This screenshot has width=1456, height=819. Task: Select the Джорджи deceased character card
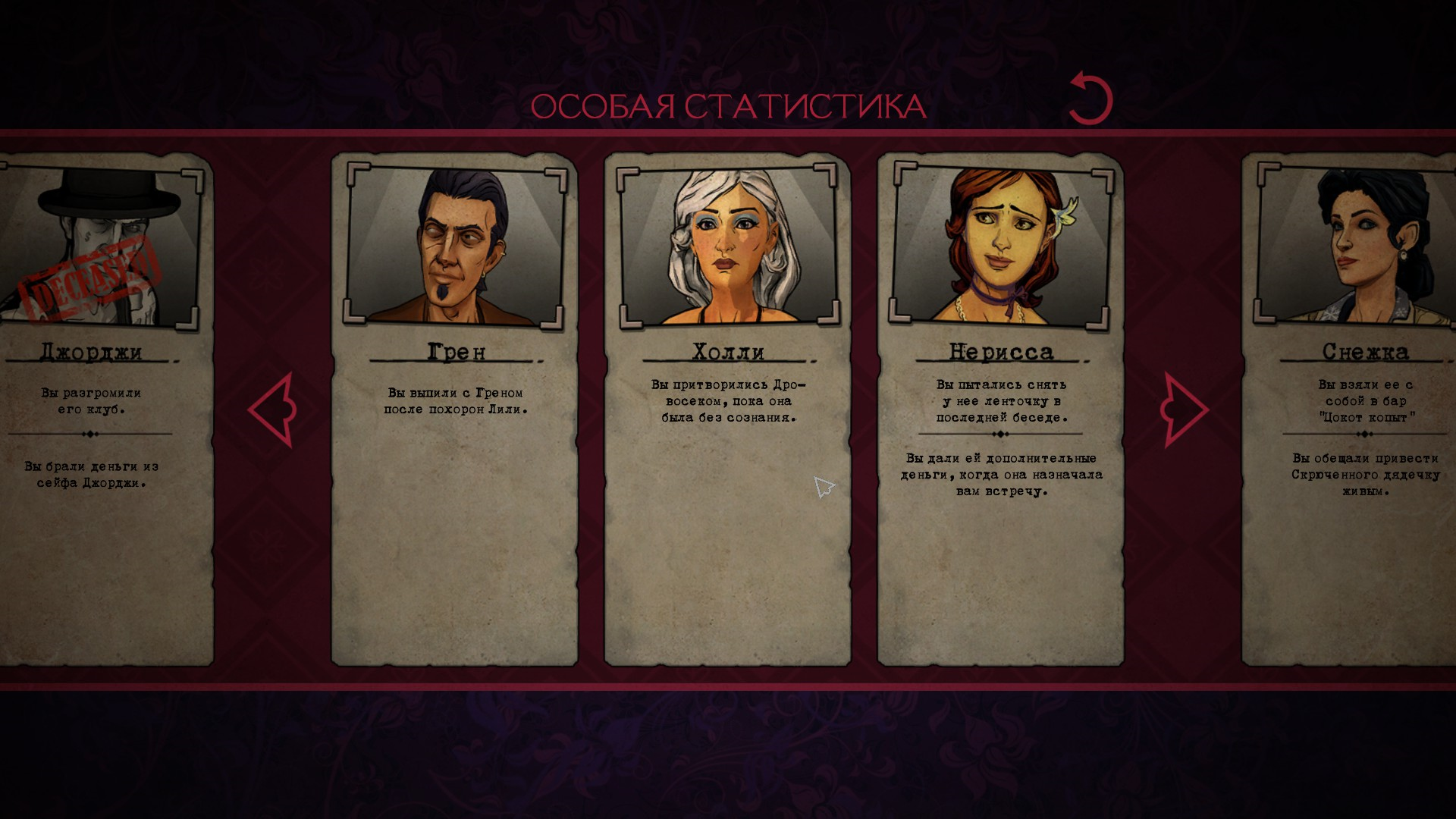tap(106, 409)
